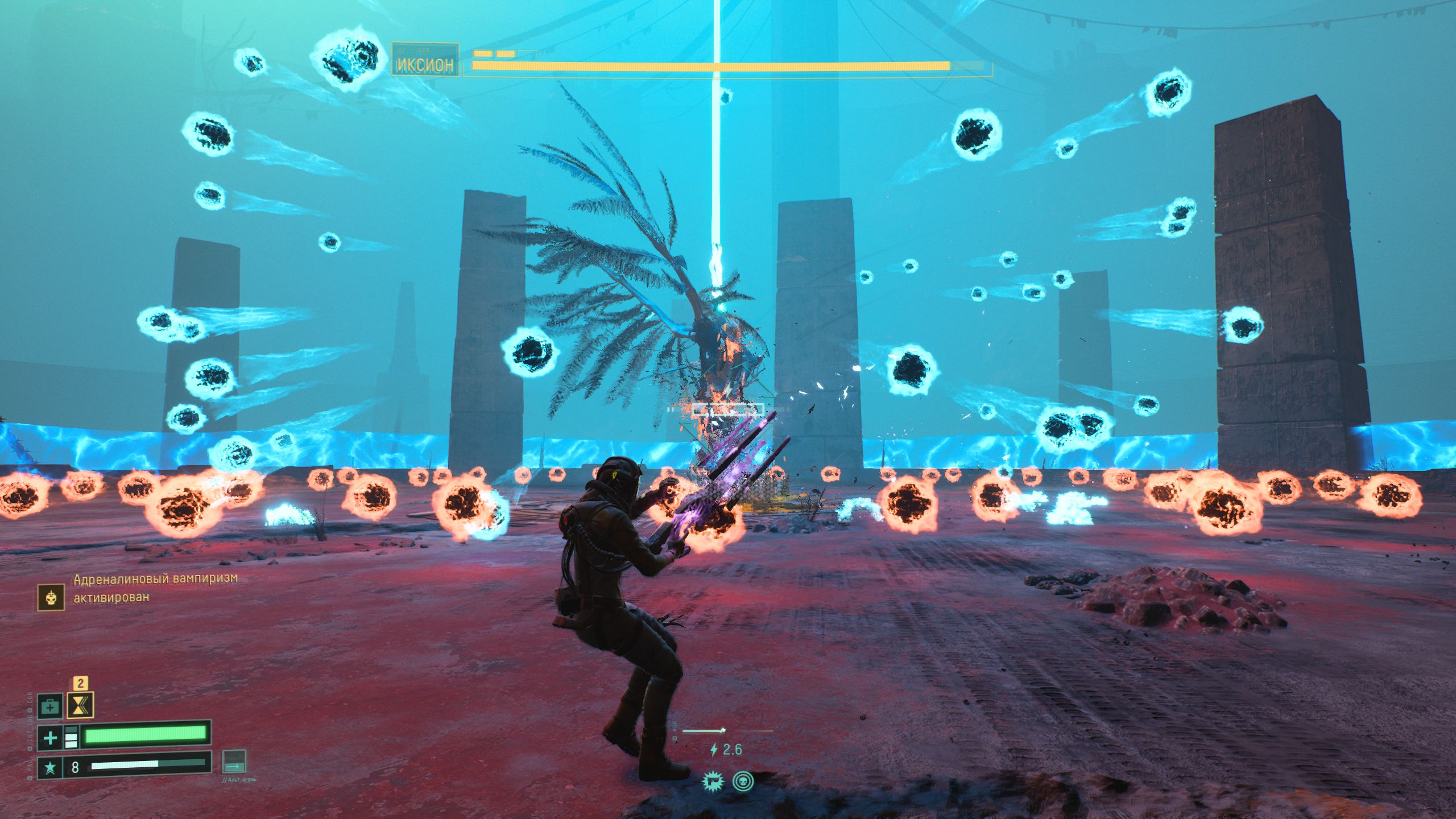The image size is (1456, 819).
Task: Click the proficiency star icon
Action: [50, 768]
